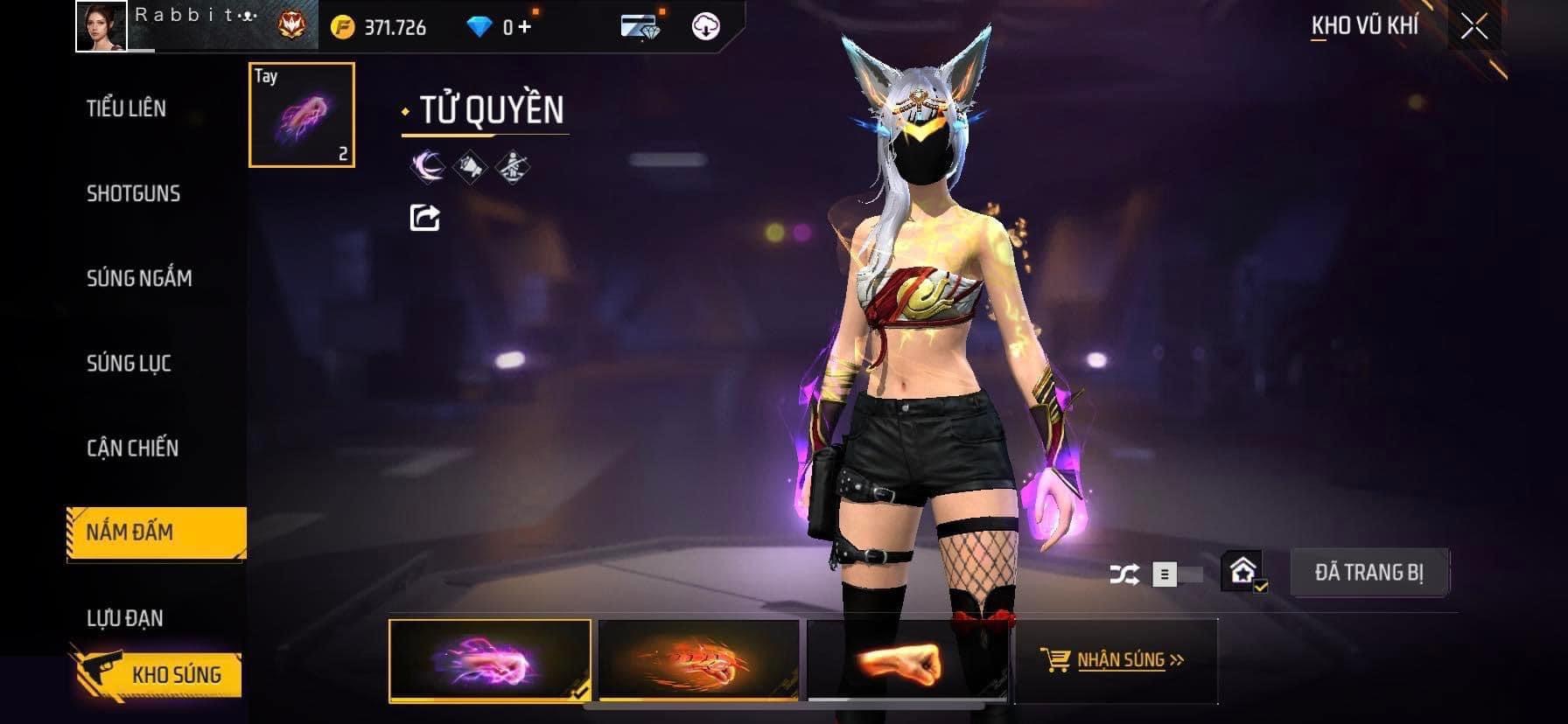Select the Tay fist skin slot
The height and width of the screenshot is (724, 1568).
tap(302, 115)
